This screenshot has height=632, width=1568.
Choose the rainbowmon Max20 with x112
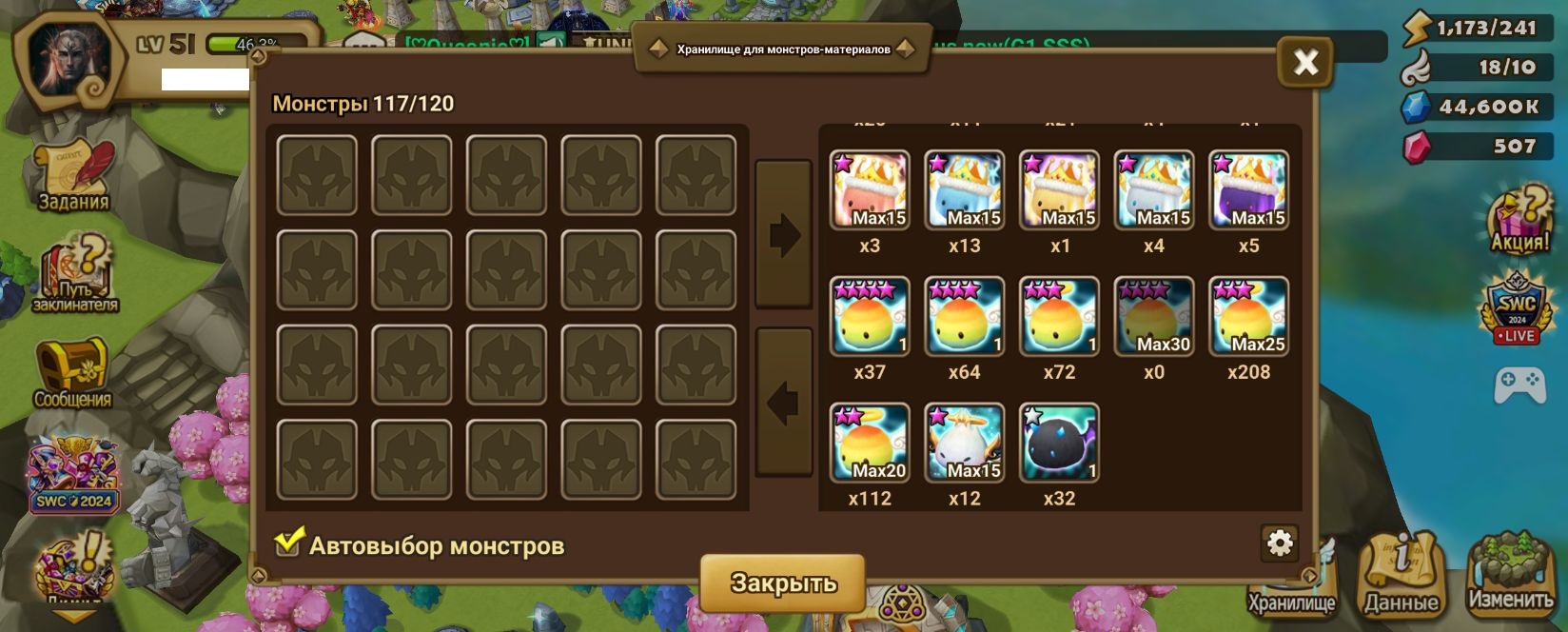pos(870,443)
